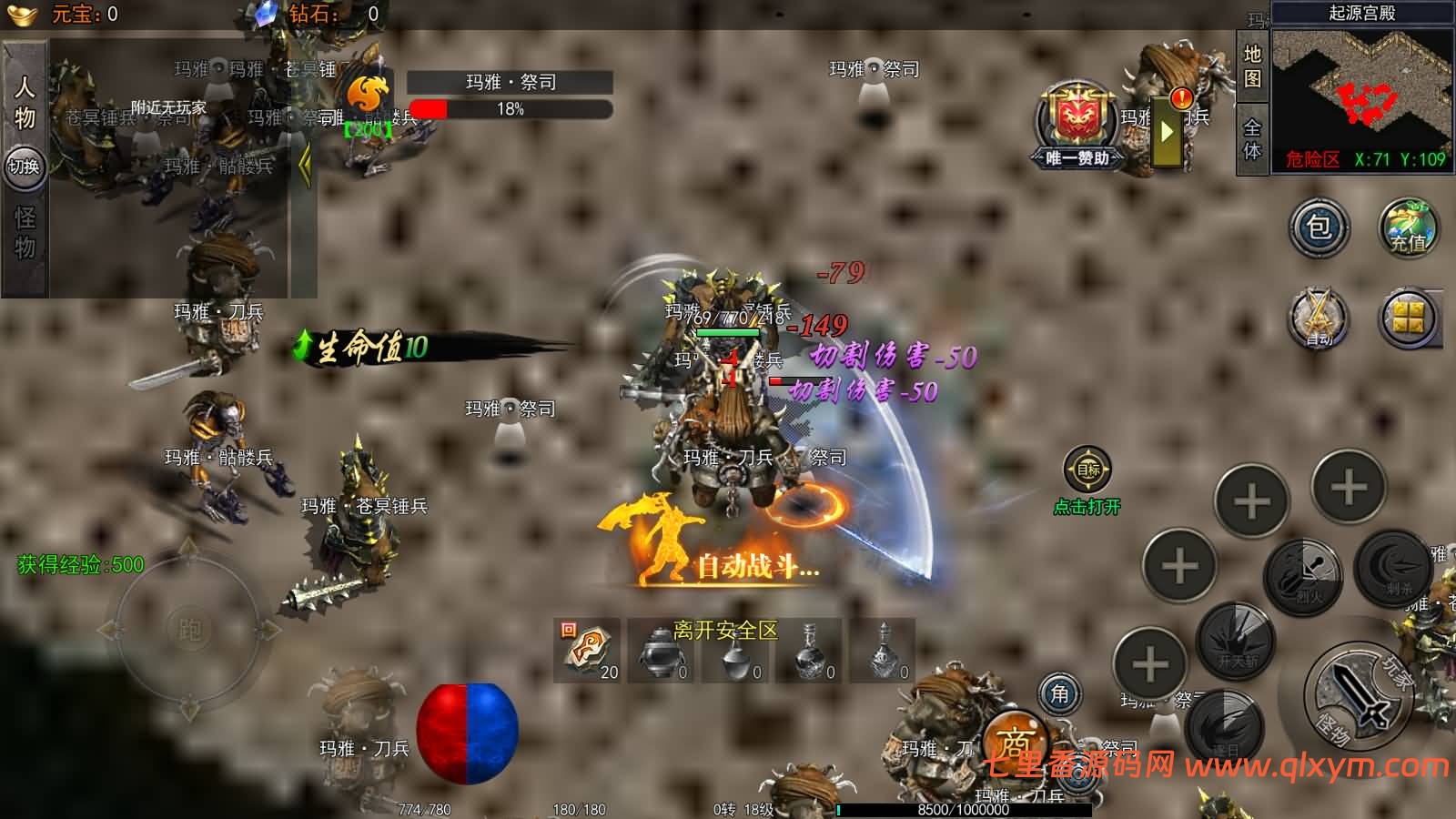Open the recharge (充值) shop icon

[x=1408, y=227]
